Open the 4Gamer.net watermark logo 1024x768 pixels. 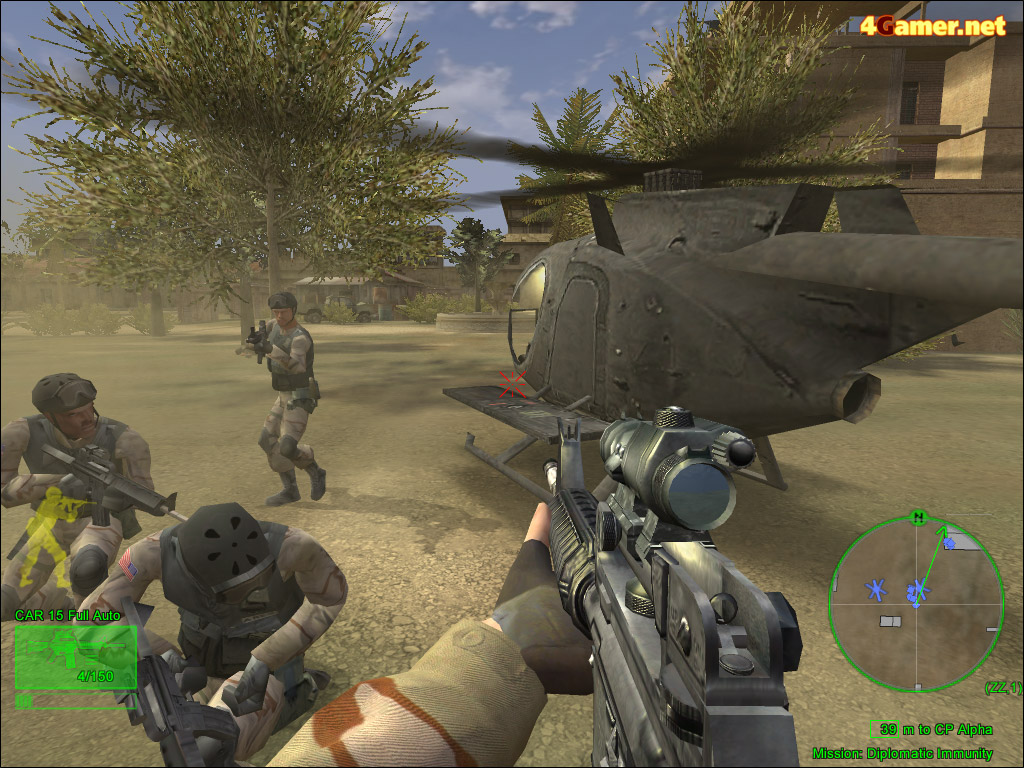click(x=933, y=26)
